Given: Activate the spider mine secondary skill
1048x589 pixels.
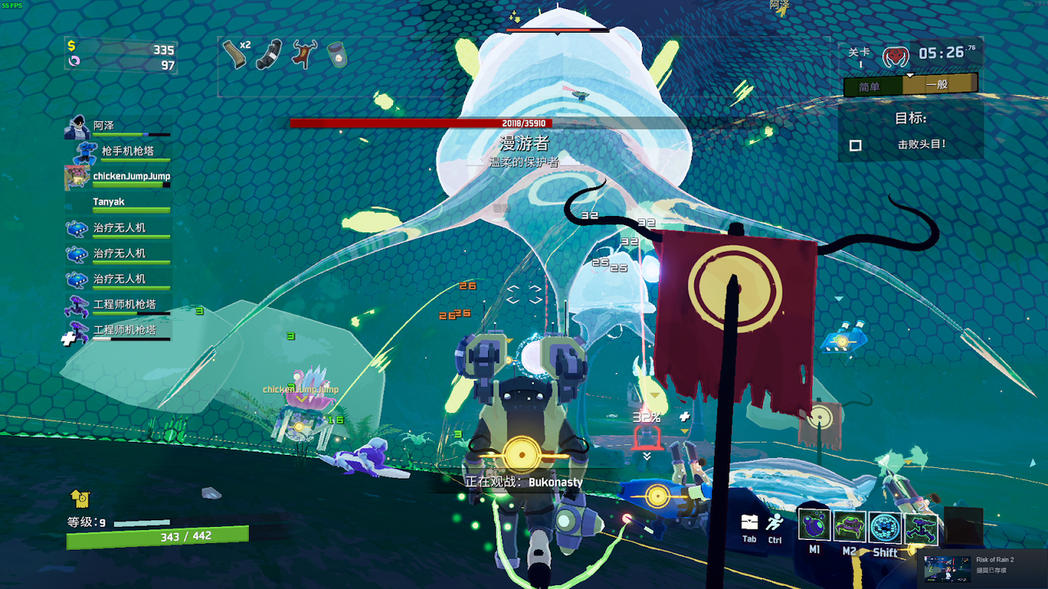Looking at the screenshot, I should (849, 525).
